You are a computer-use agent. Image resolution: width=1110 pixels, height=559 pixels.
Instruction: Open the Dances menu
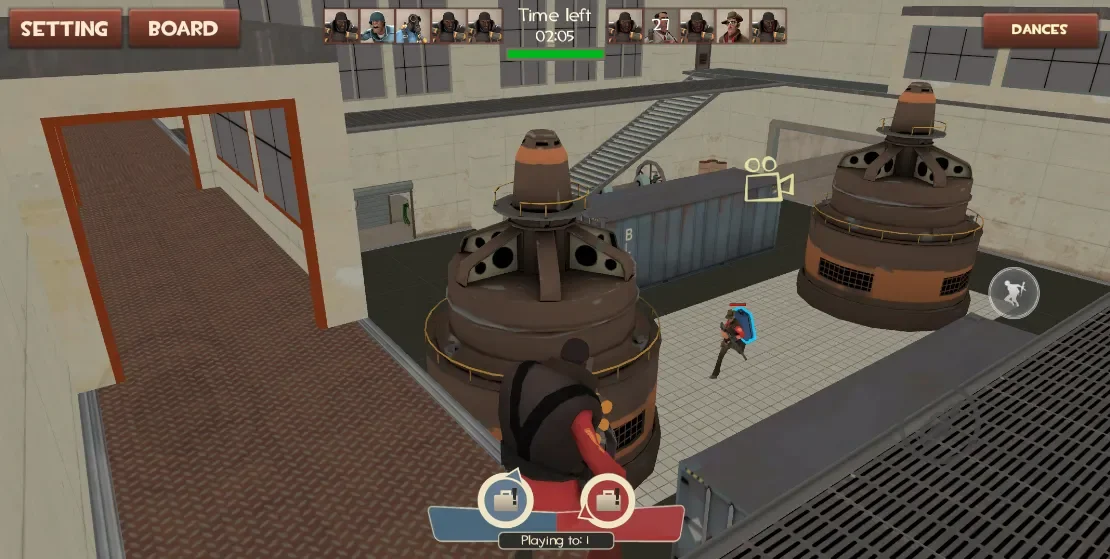coord(1039,30)
